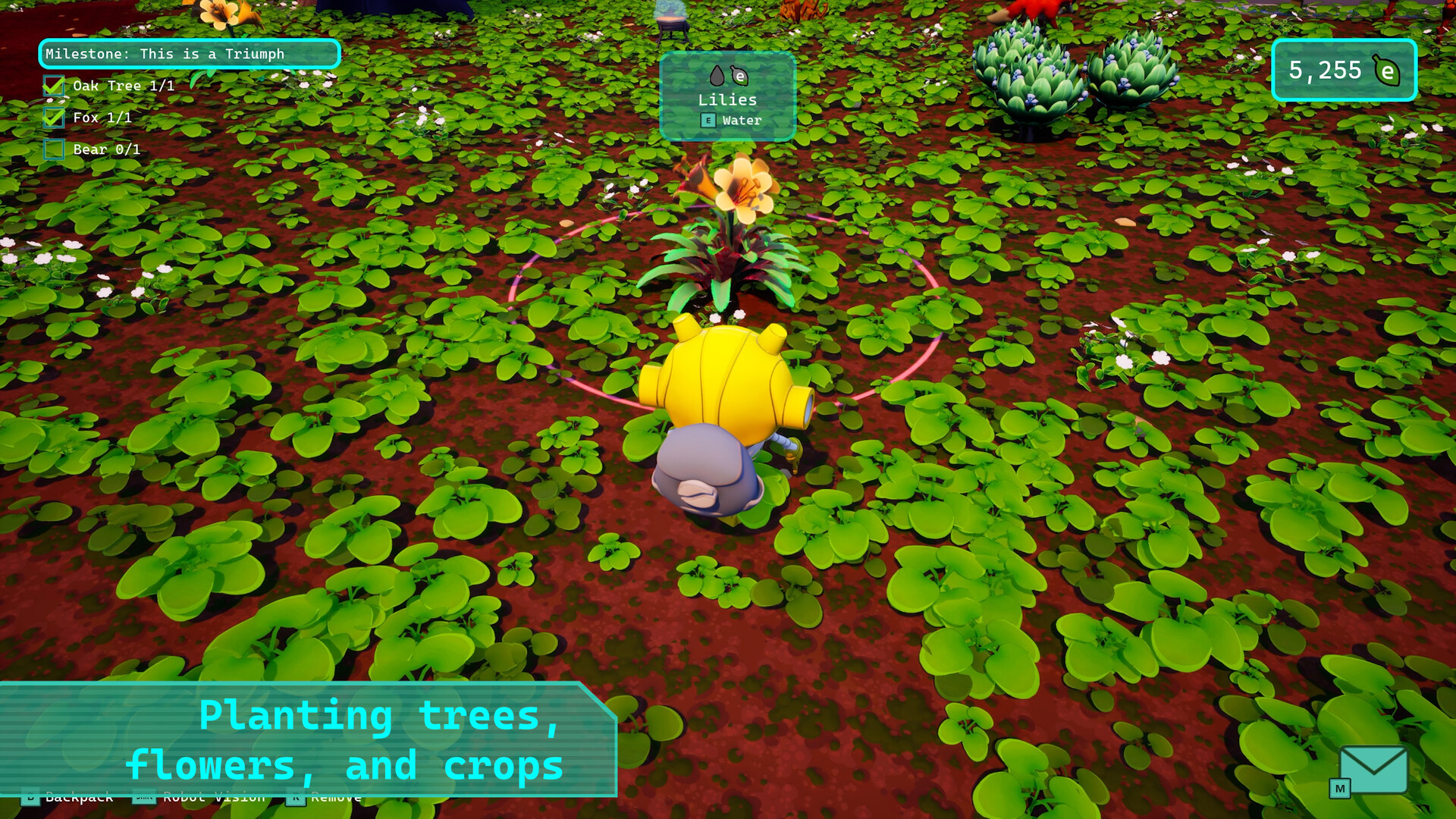Click the 5,255 currency counter panel
The width and height of the screenshot is (1456, 819).
(x=1344, y=70)
